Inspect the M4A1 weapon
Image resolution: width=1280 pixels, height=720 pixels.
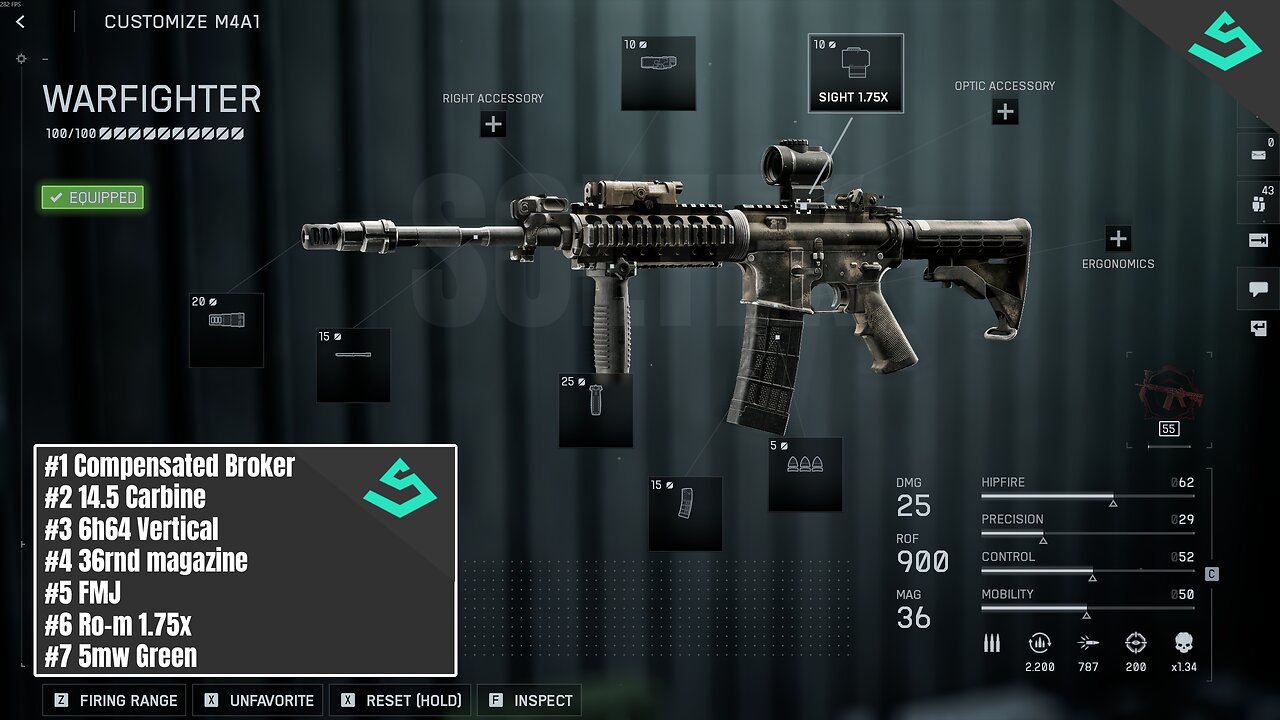530,700
